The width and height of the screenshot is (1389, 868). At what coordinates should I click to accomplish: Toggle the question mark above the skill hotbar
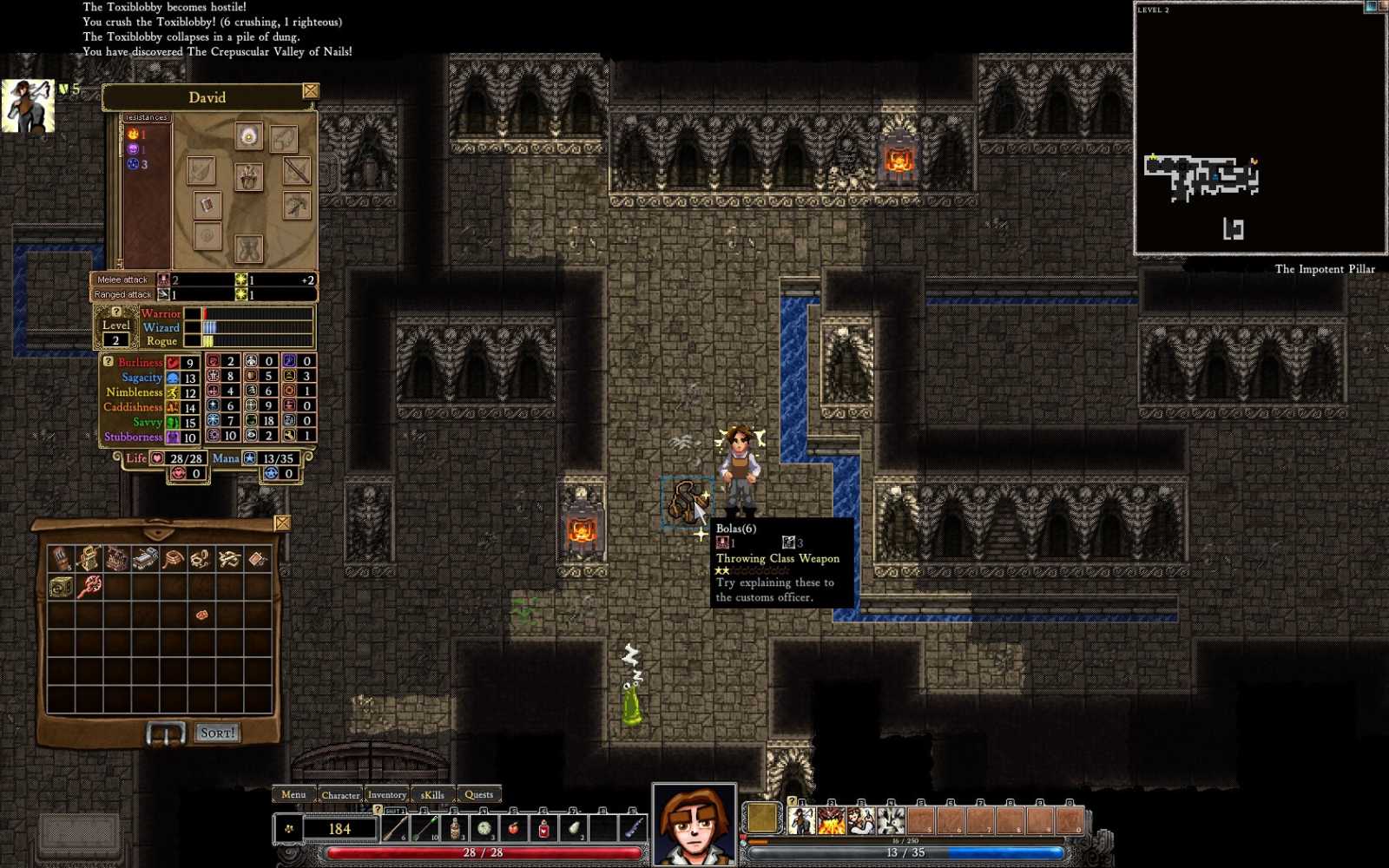(x=793, y=801)
